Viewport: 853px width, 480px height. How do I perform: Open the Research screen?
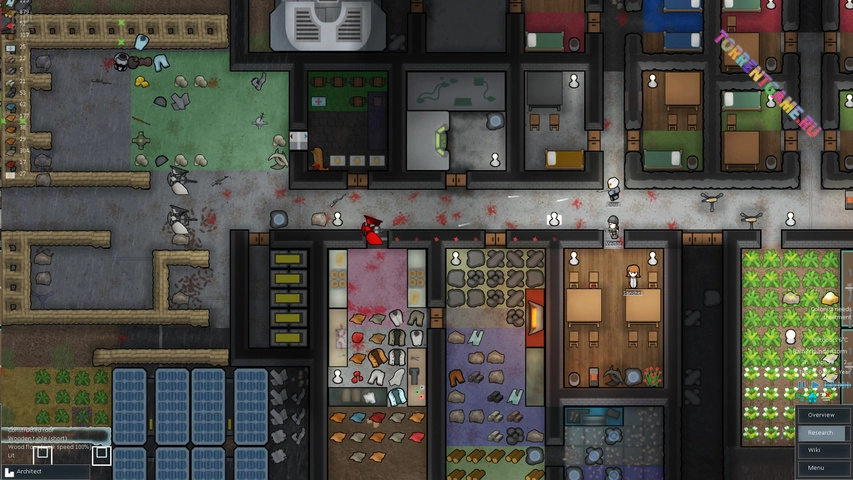822,433
